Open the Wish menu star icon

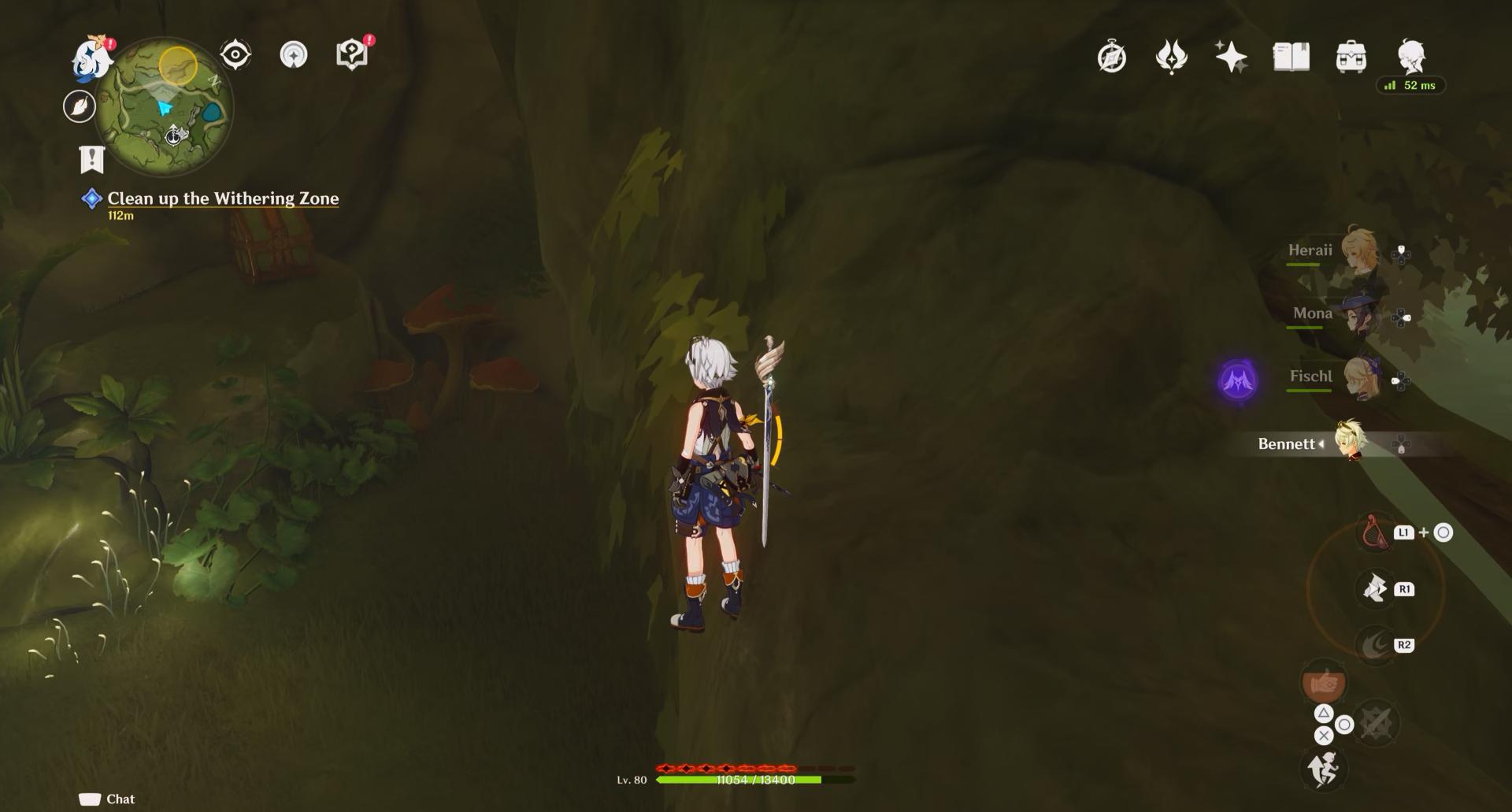tap(1232, 57)
